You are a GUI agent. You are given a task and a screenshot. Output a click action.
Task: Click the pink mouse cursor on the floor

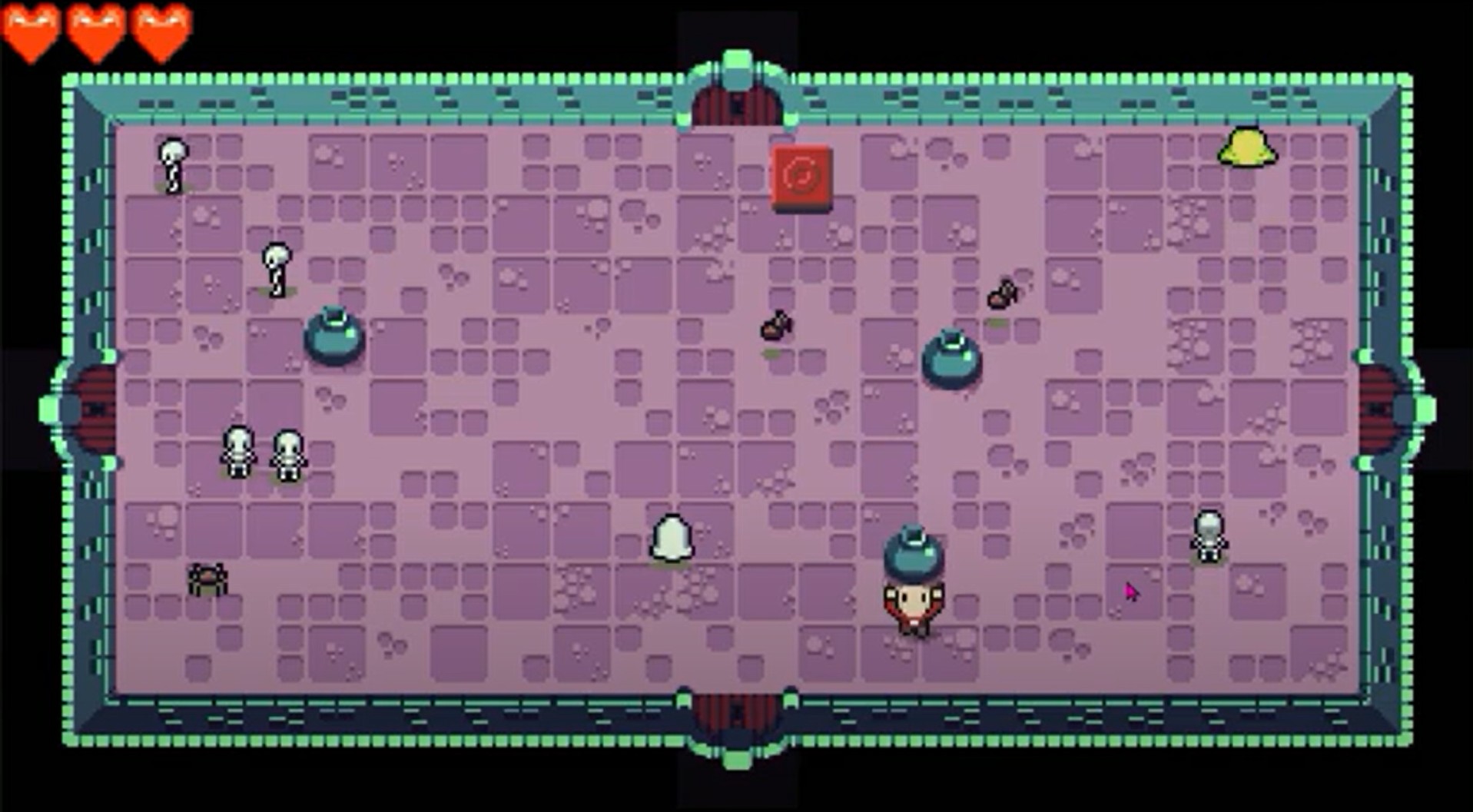(1132, 589)
